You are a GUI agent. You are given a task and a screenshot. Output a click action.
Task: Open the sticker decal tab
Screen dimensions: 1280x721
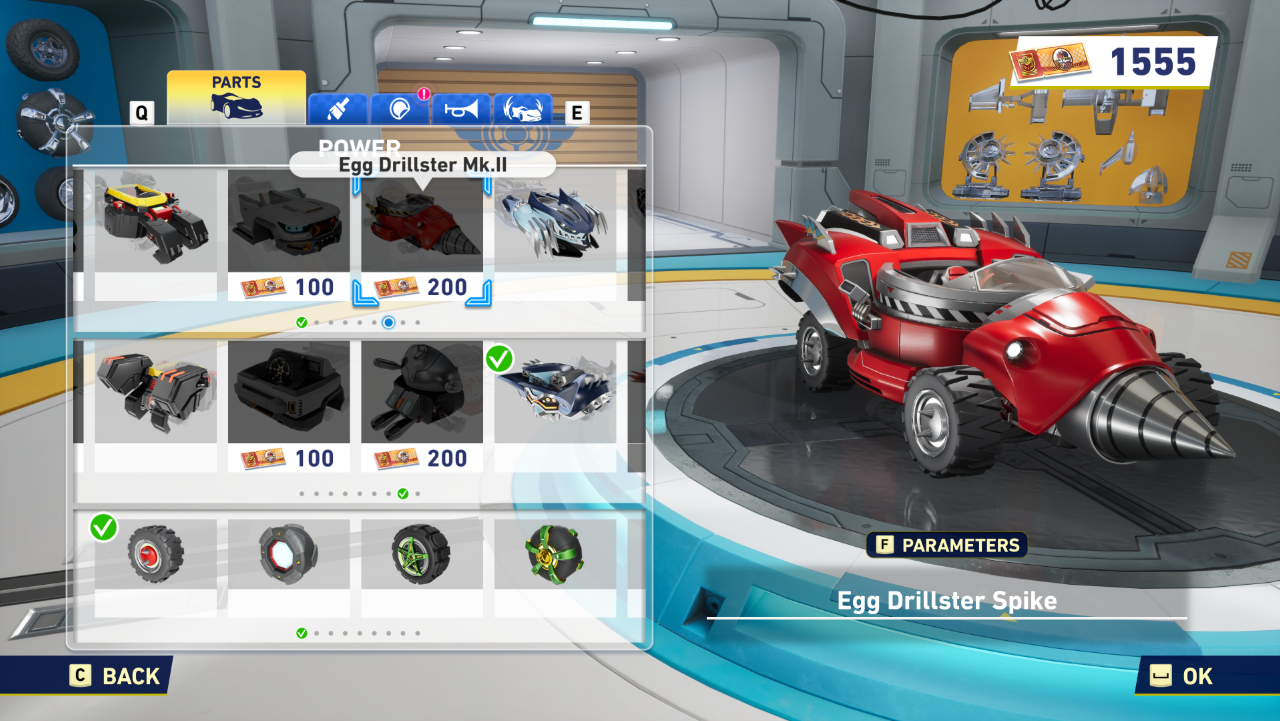pyautogui.click(x=399, y=109)
